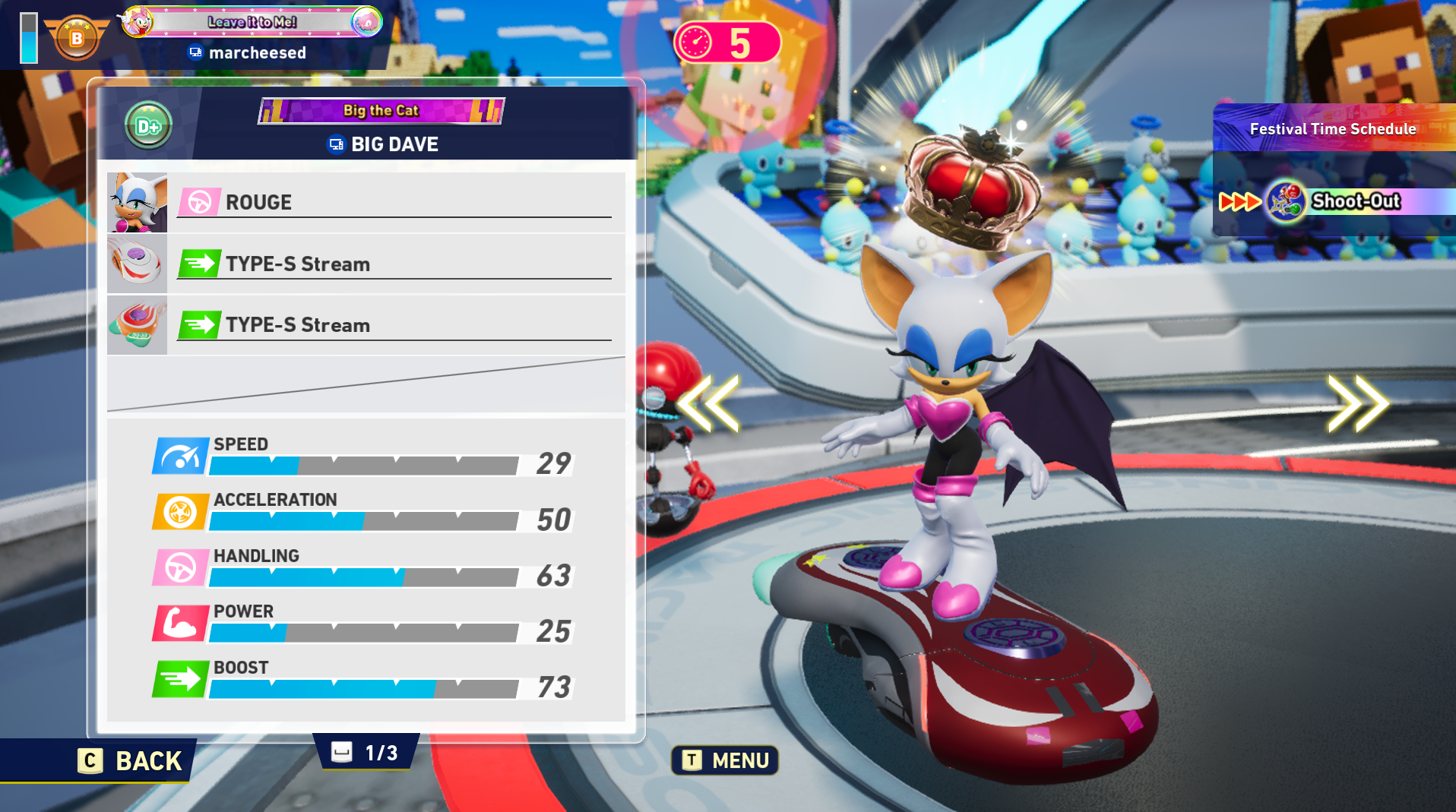1456x812 pixels.
Task: Select the second TYPE-S Stream machine part row
Action: 366,325
